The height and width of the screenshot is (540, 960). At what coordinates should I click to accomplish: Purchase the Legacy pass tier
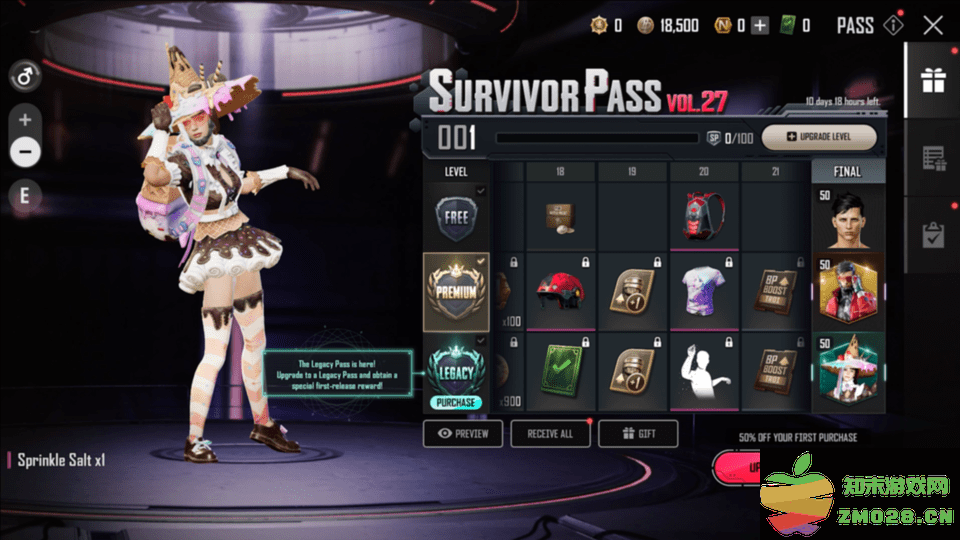pyautogui.click(x=456, y=402)
